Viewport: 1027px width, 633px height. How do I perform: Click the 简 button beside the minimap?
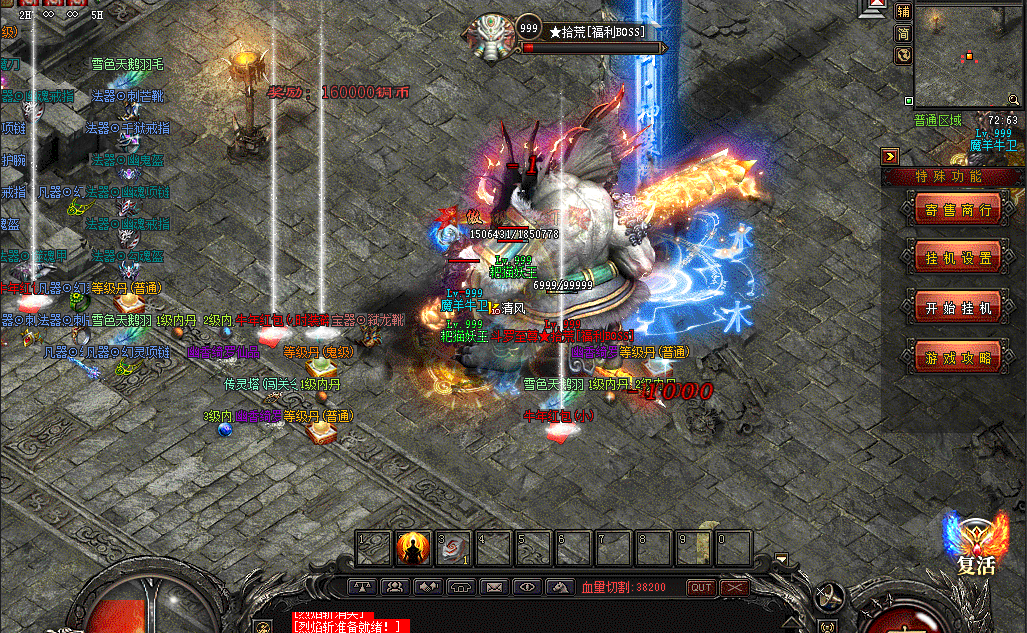point(903,33)
